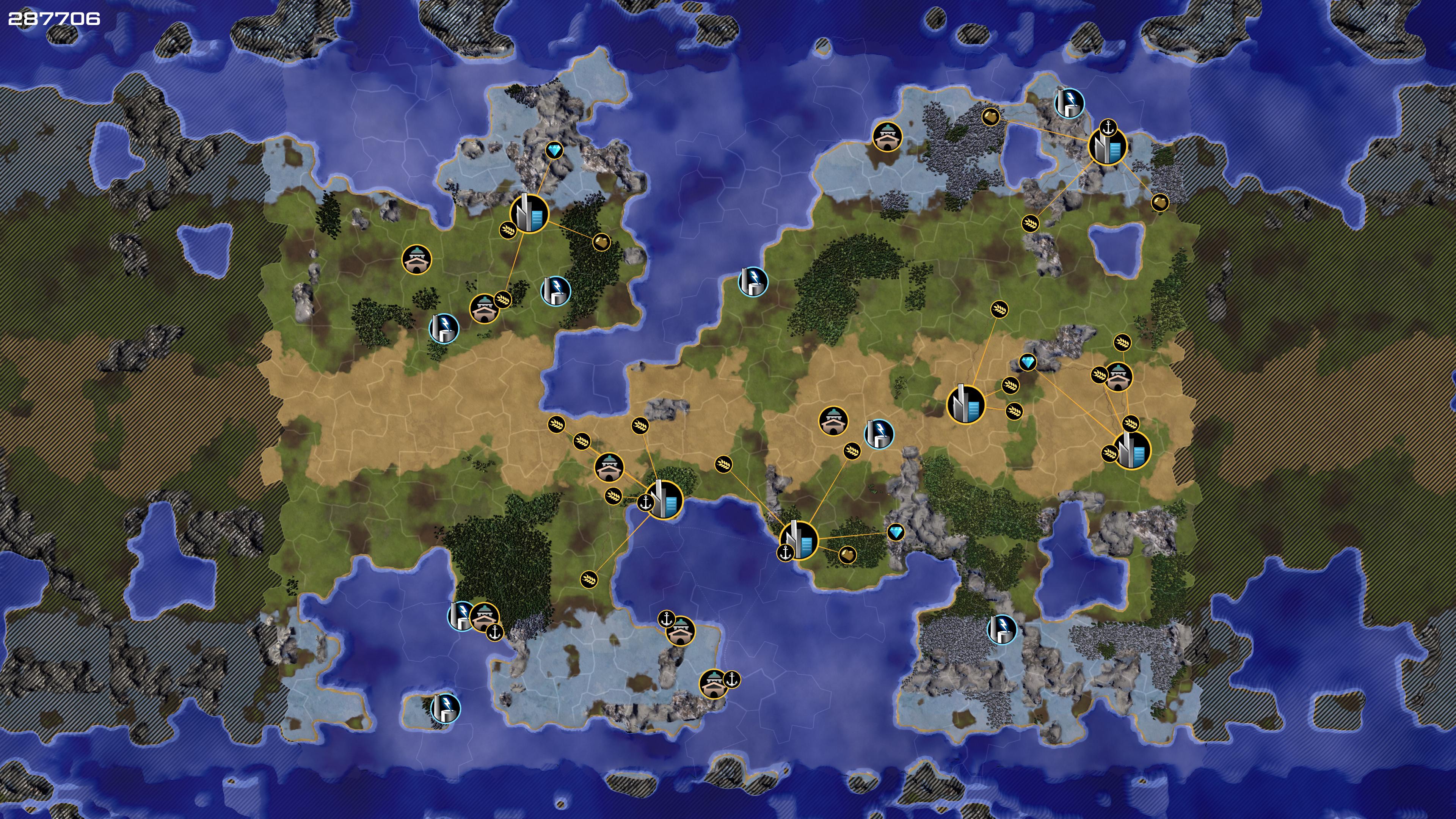1456x819 pixels.
Task: Choose the lightning tower overlapping a temple marker
Action: [x=461, y=615]
